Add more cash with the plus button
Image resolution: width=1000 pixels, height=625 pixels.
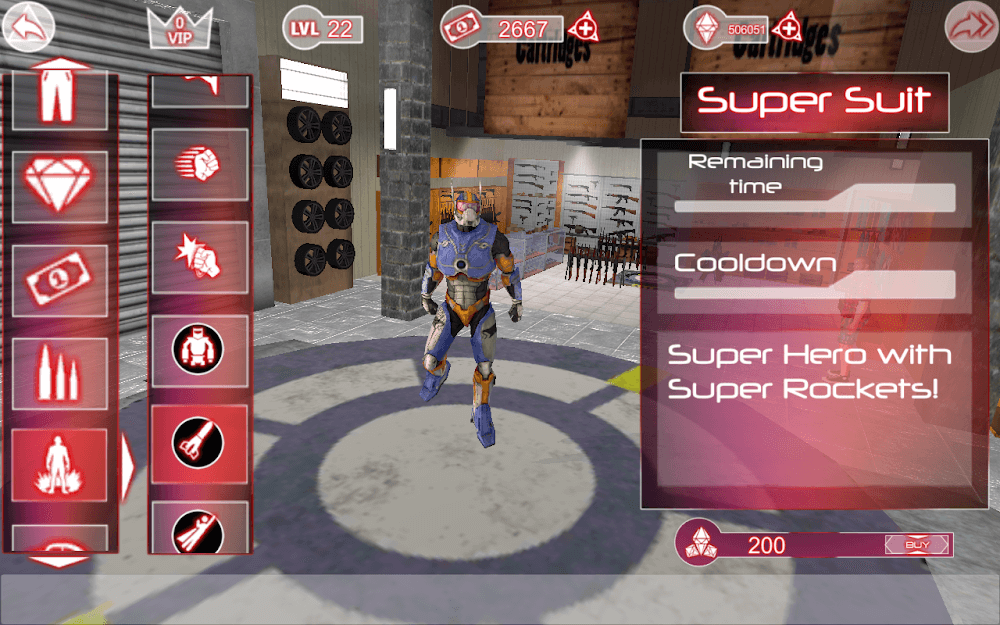[x=586, y=25]
